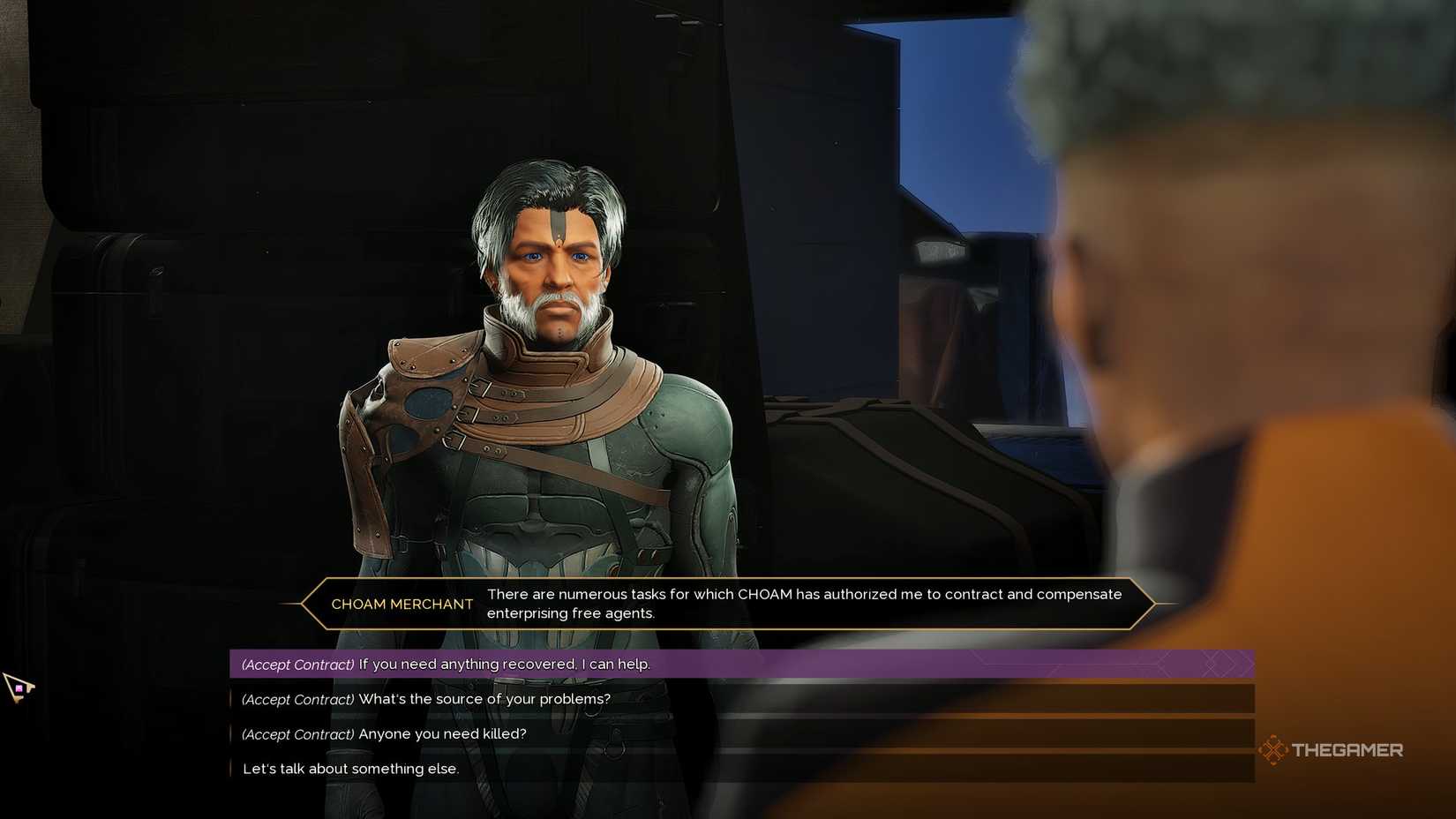Expand the CHOAM MERCHANT nameplate banner
The image size is (1456, 819).
pos(402,604)
